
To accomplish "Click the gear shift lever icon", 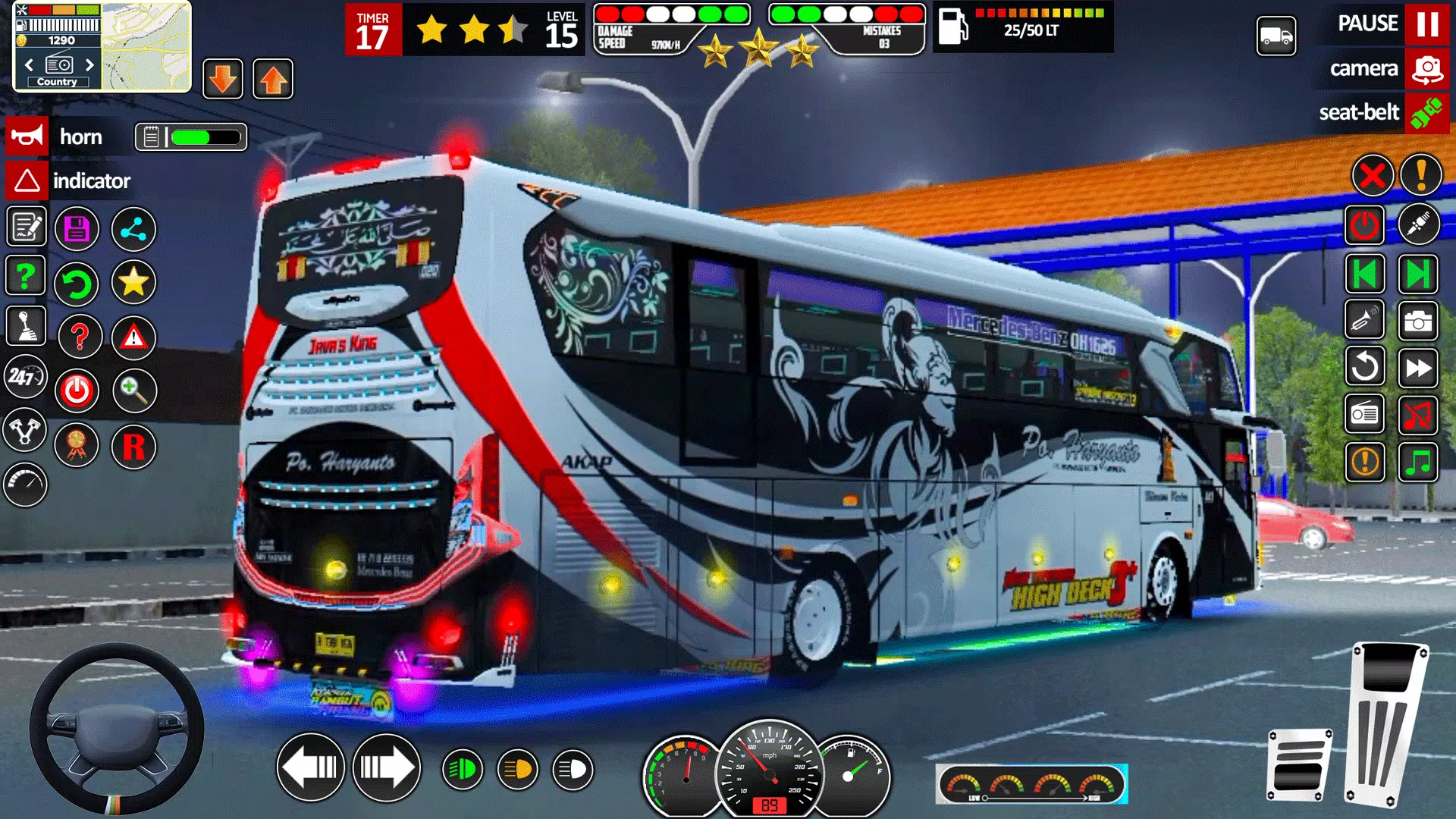I will click(25, 326).
